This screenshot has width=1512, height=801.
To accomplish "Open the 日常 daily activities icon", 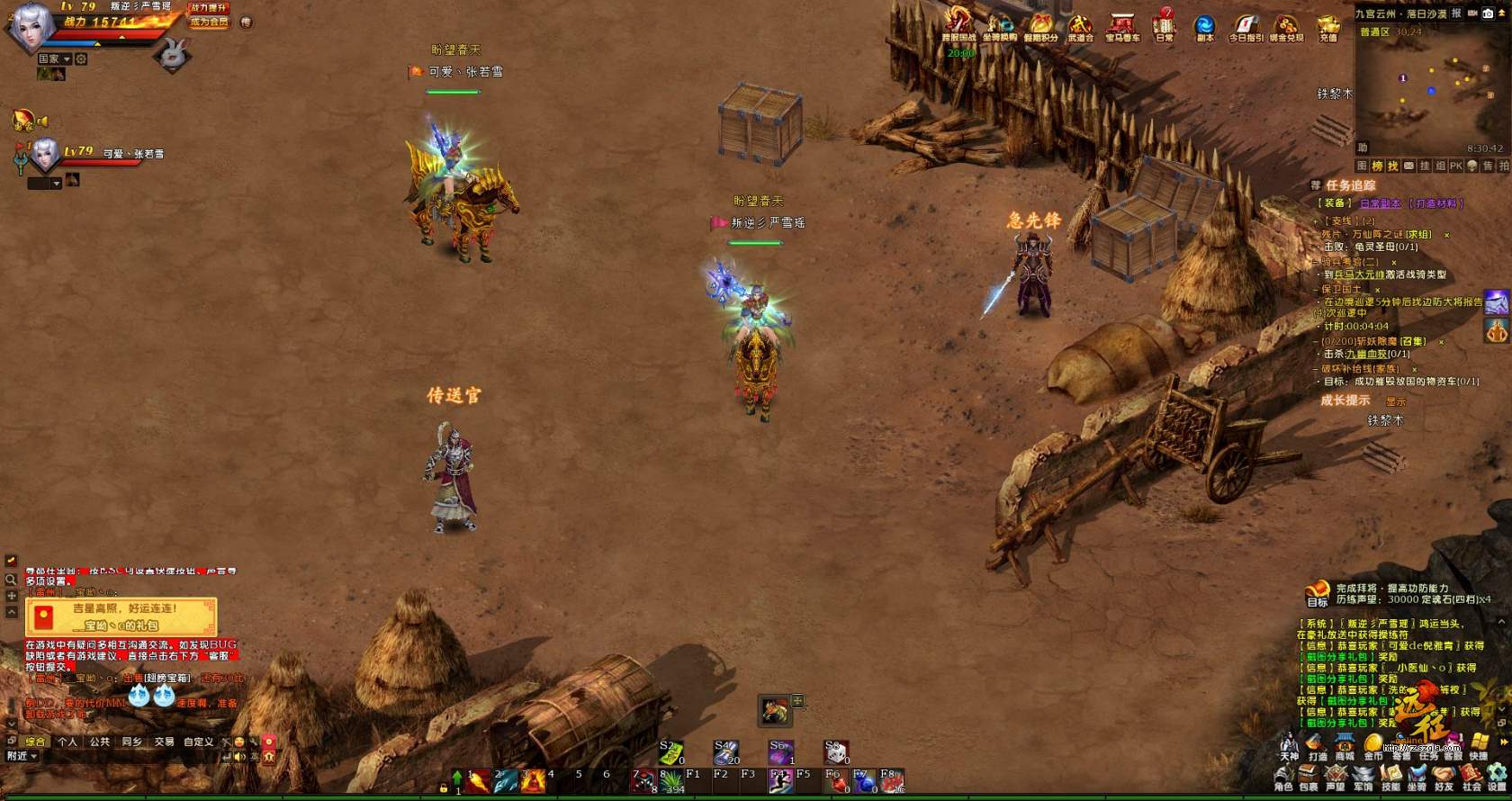I will pyautogui.click(x=1165, y=25).
